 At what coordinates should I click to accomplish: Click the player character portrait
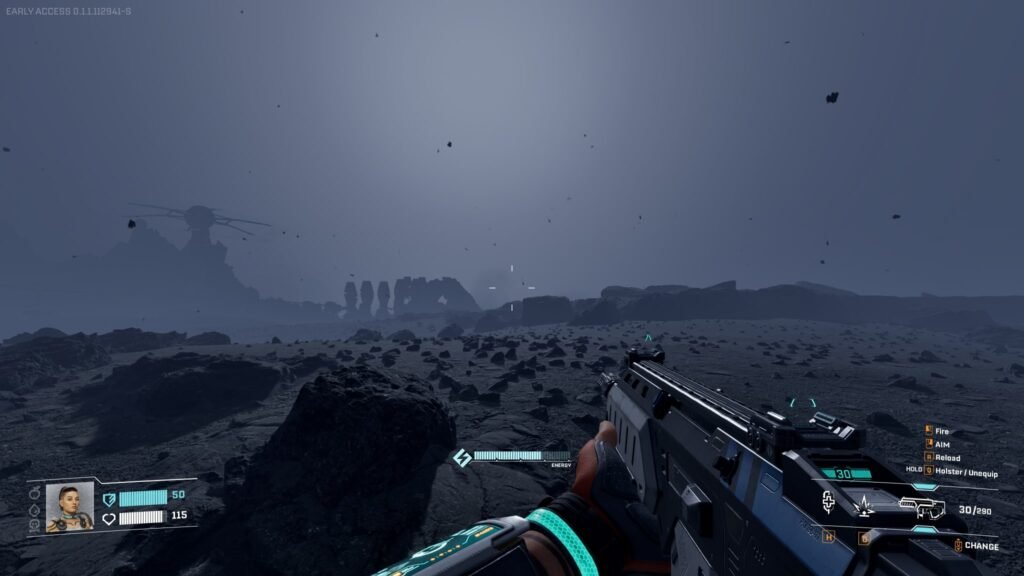(69, 507)
